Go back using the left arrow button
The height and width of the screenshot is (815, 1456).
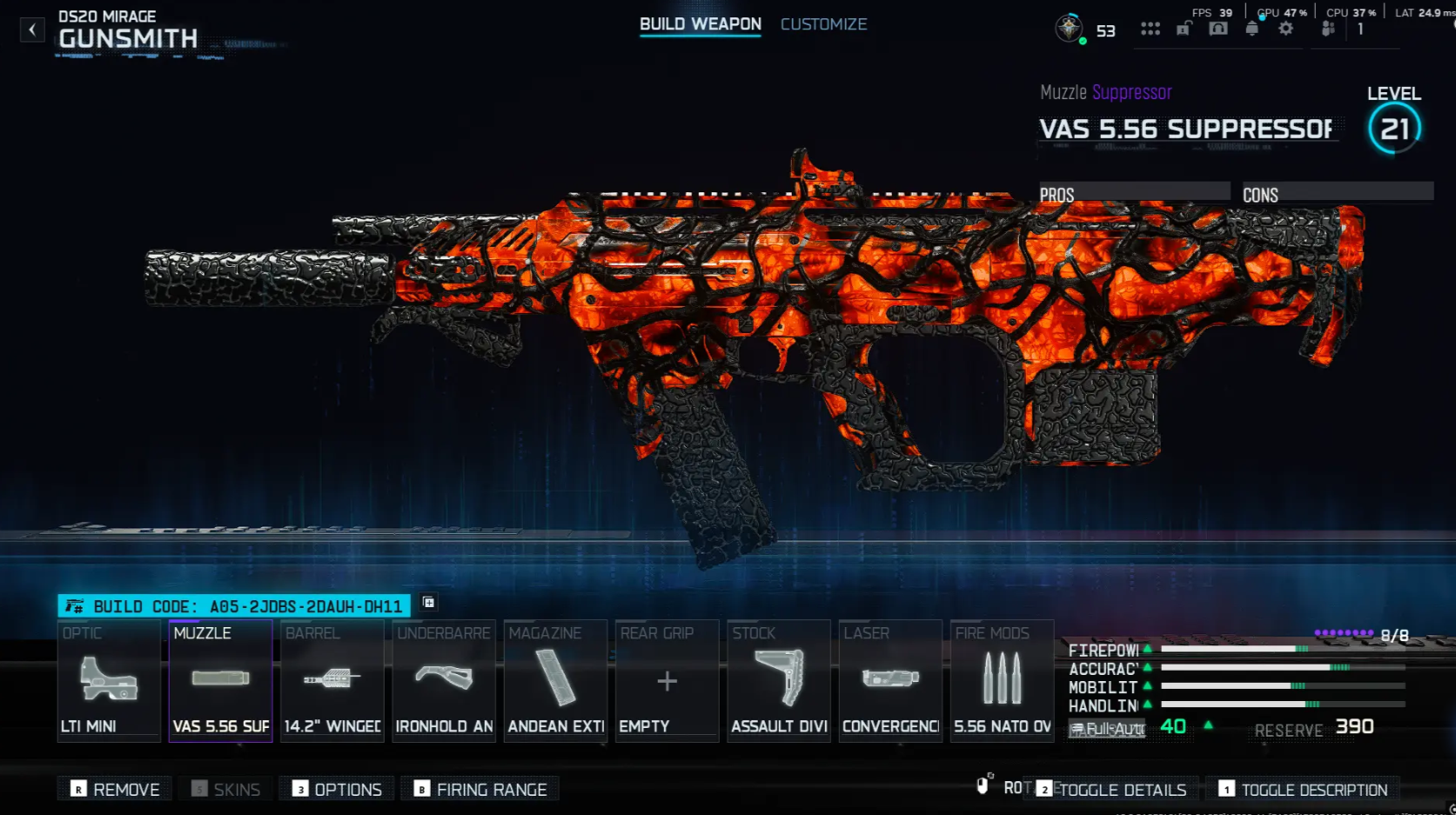click(32, 29)
